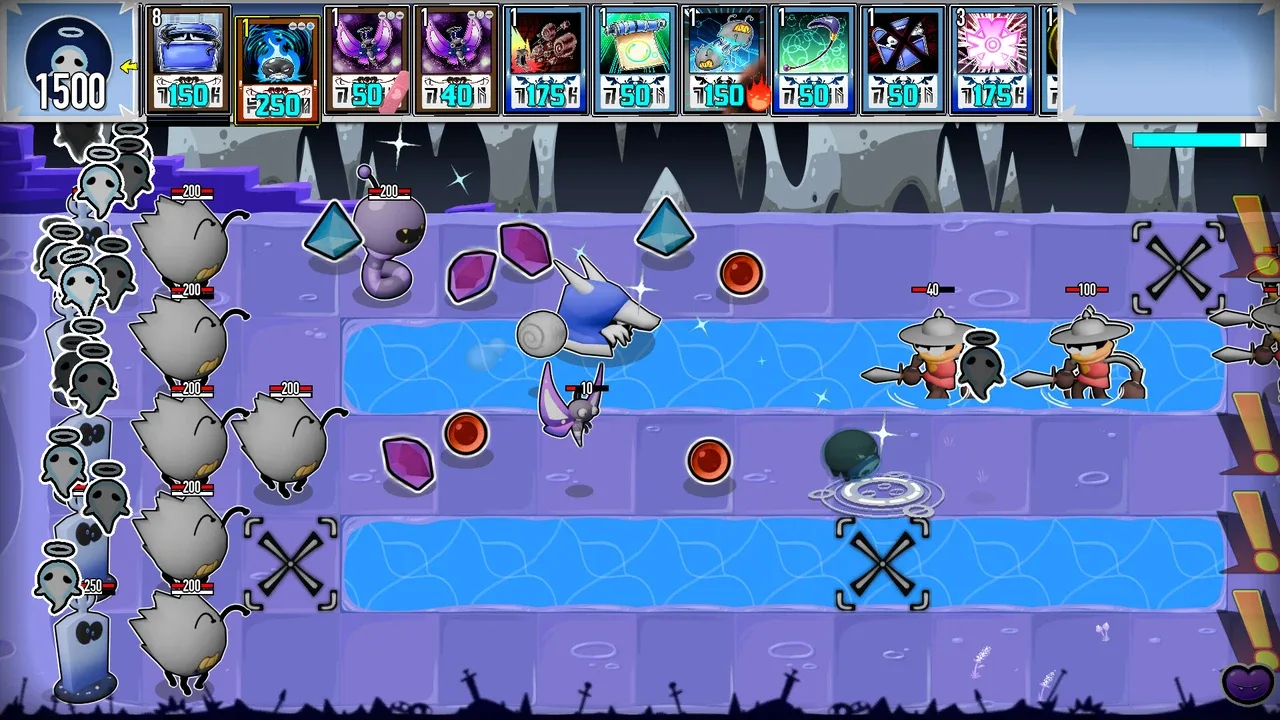The image size is (1280, 720).
Task: Select the purple bat card costing 40
Action: (456, 59)
